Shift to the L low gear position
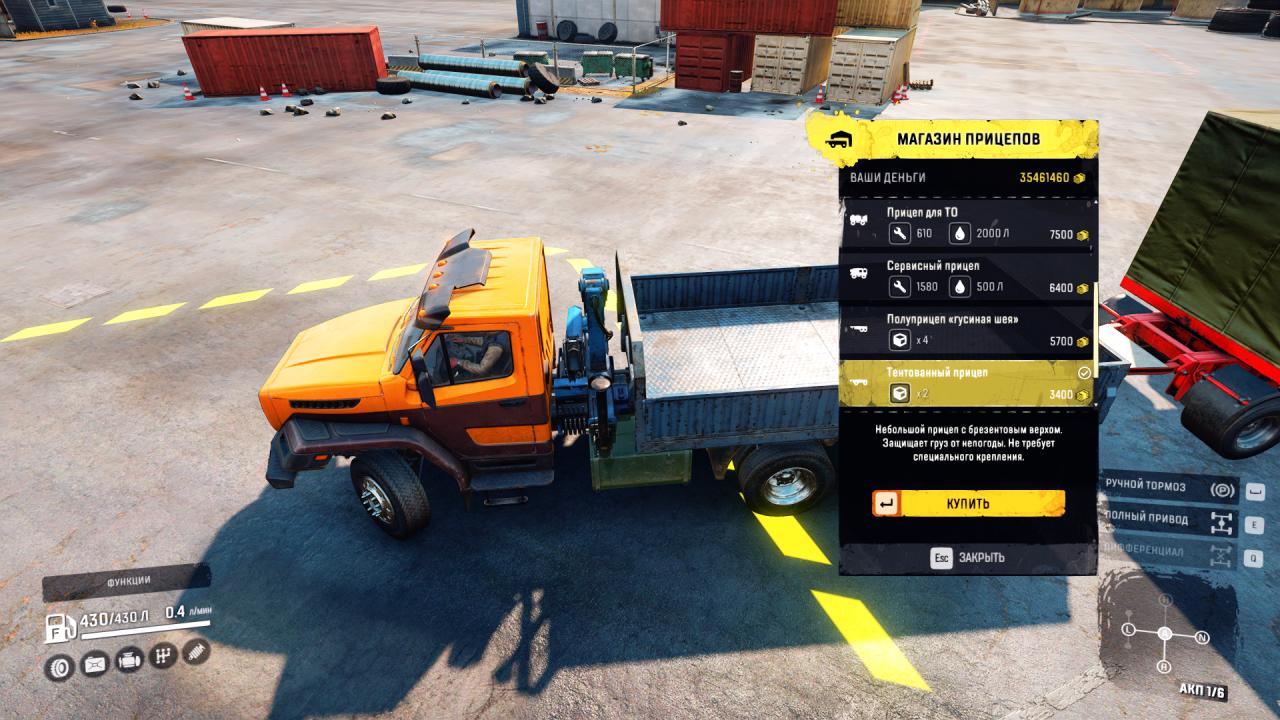Viewport: 1280px width, 720px height. [1128, 630]
